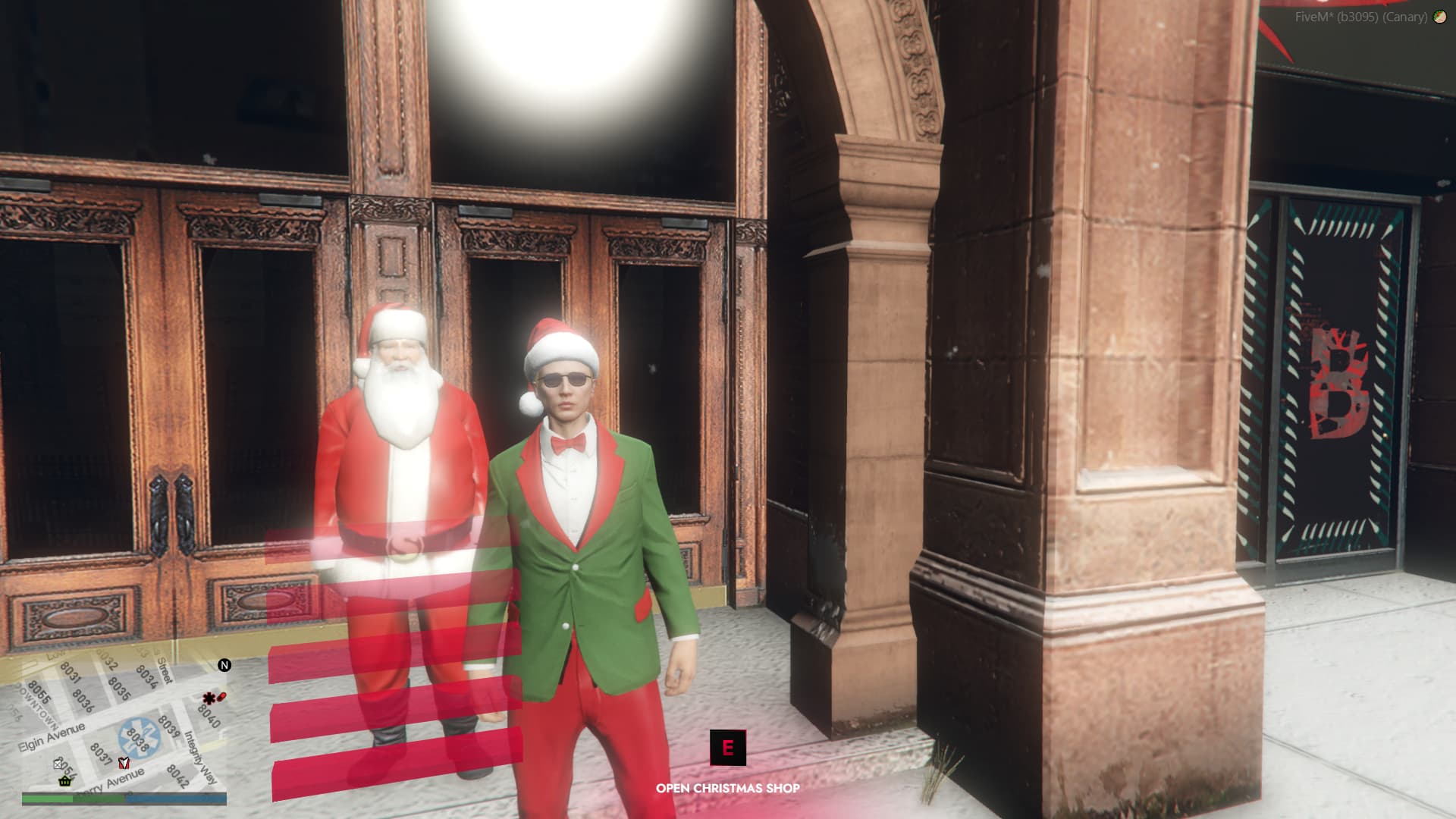Click the OPEN CHRISTMAS SHOP label
The width and height of the screenshot is (1456, 819).
click(728, 788)
